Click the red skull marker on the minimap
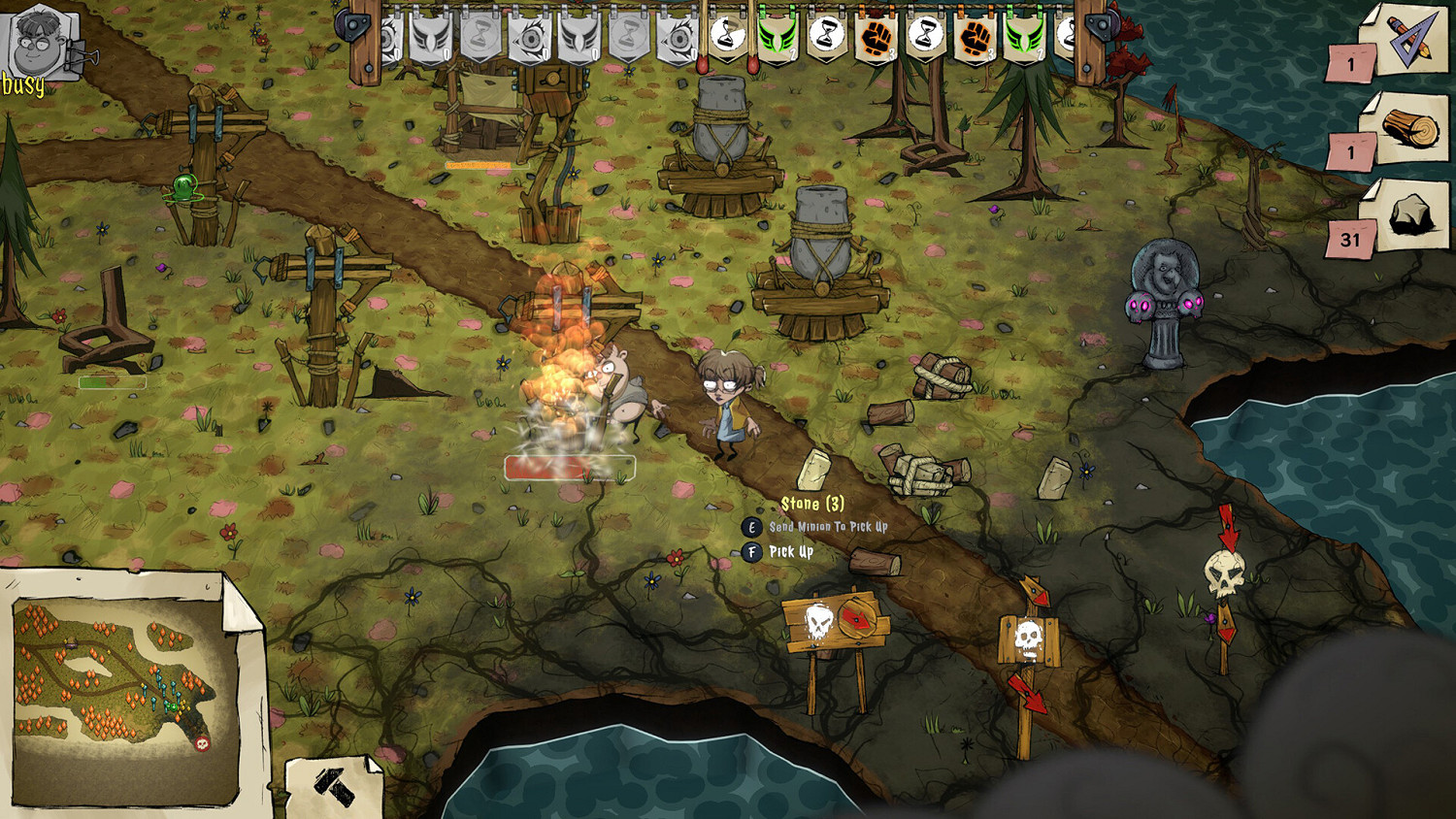 tap(203, 743)
